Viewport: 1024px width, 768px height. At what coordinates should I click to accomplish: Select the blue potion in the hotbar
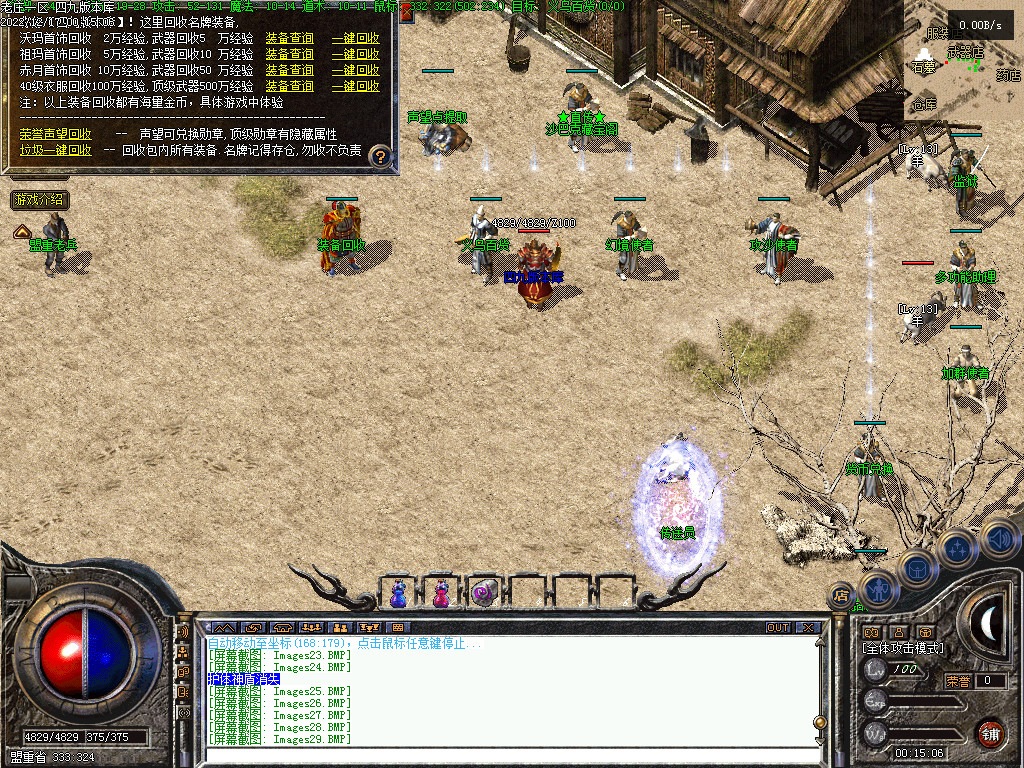coord(398,593)
